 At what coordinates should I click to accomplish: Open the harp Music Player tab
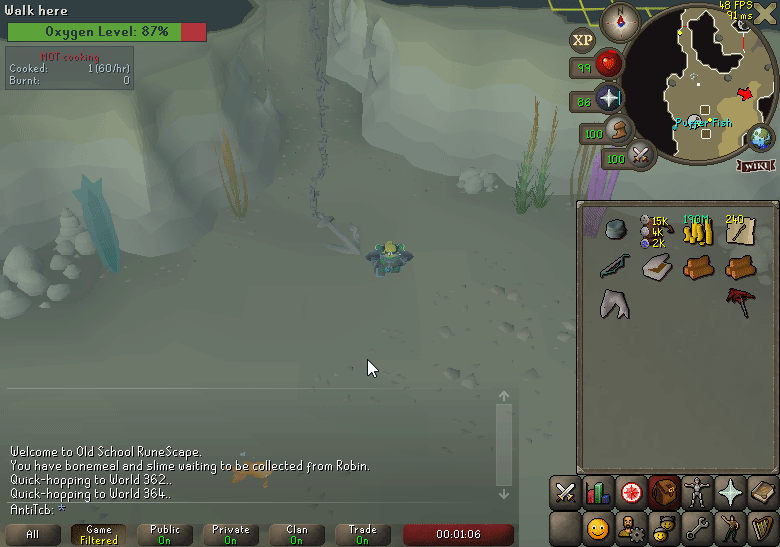(x=762, y=527)
